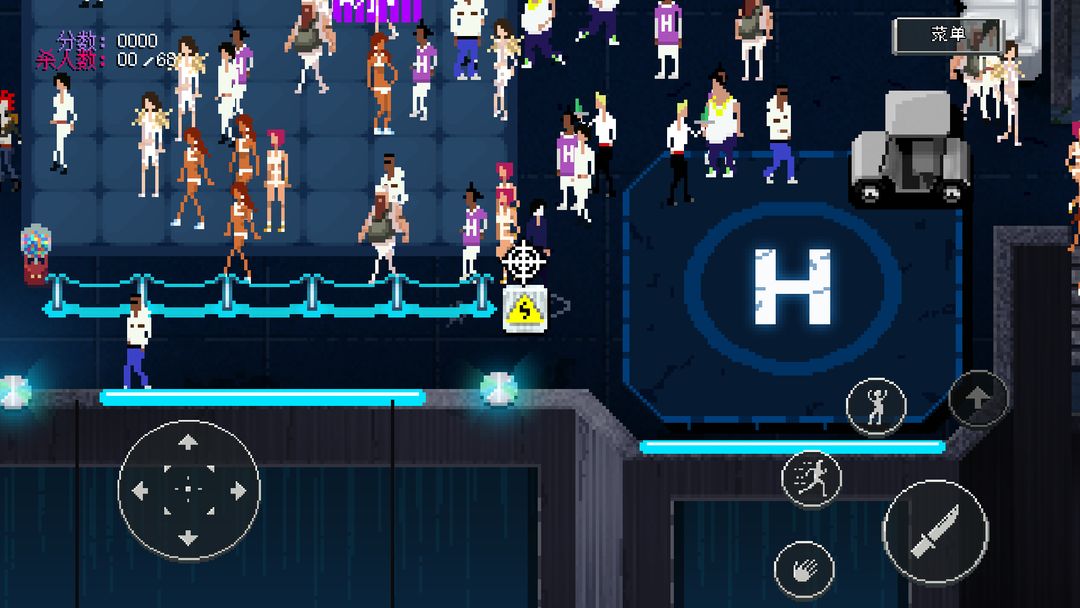Use the open hand interact button
Viewport: 1080px width, 608px height.
[804, 570]
